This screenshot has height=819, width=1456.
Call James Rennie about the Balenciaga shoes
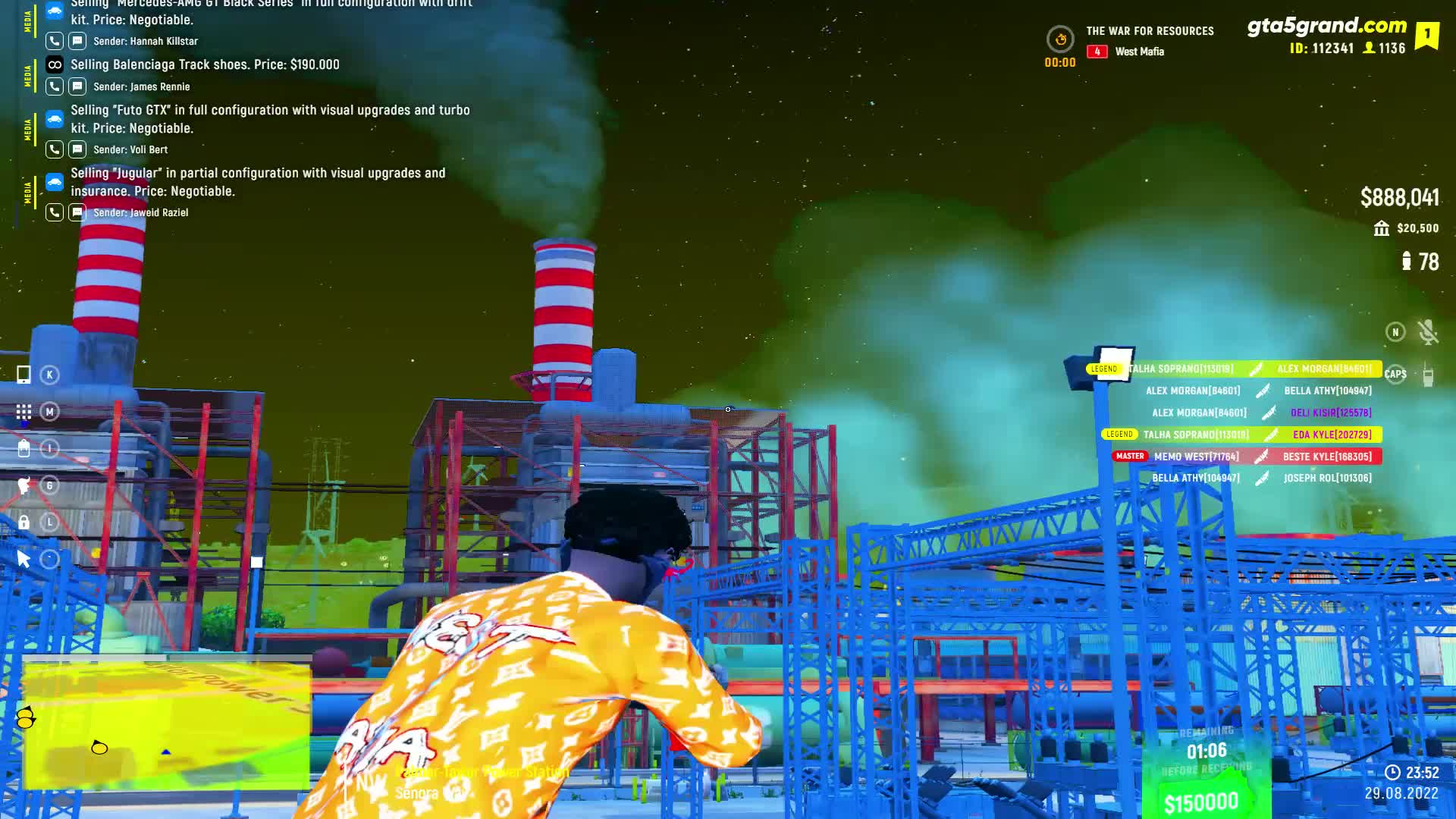point(55,86)
